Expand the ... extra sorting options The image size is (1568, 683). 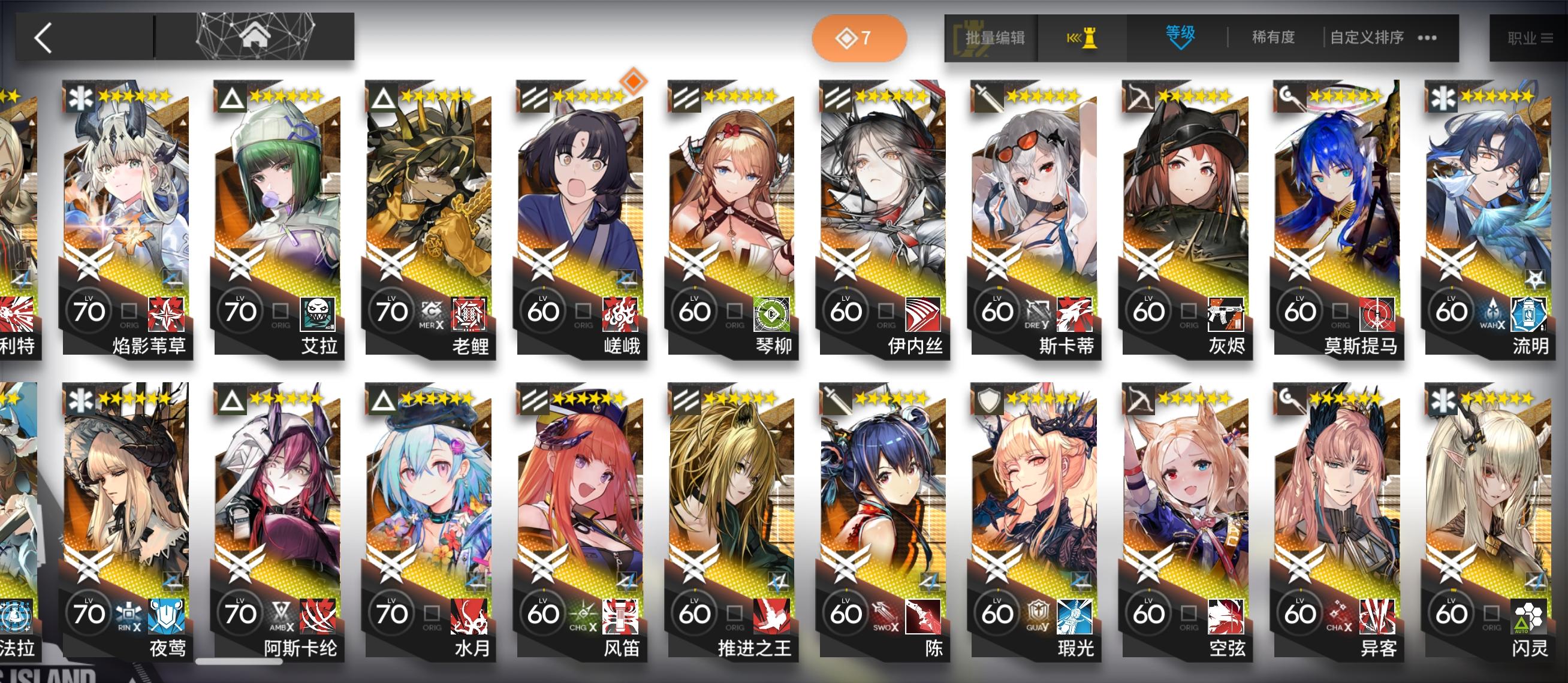(1427, 38)
